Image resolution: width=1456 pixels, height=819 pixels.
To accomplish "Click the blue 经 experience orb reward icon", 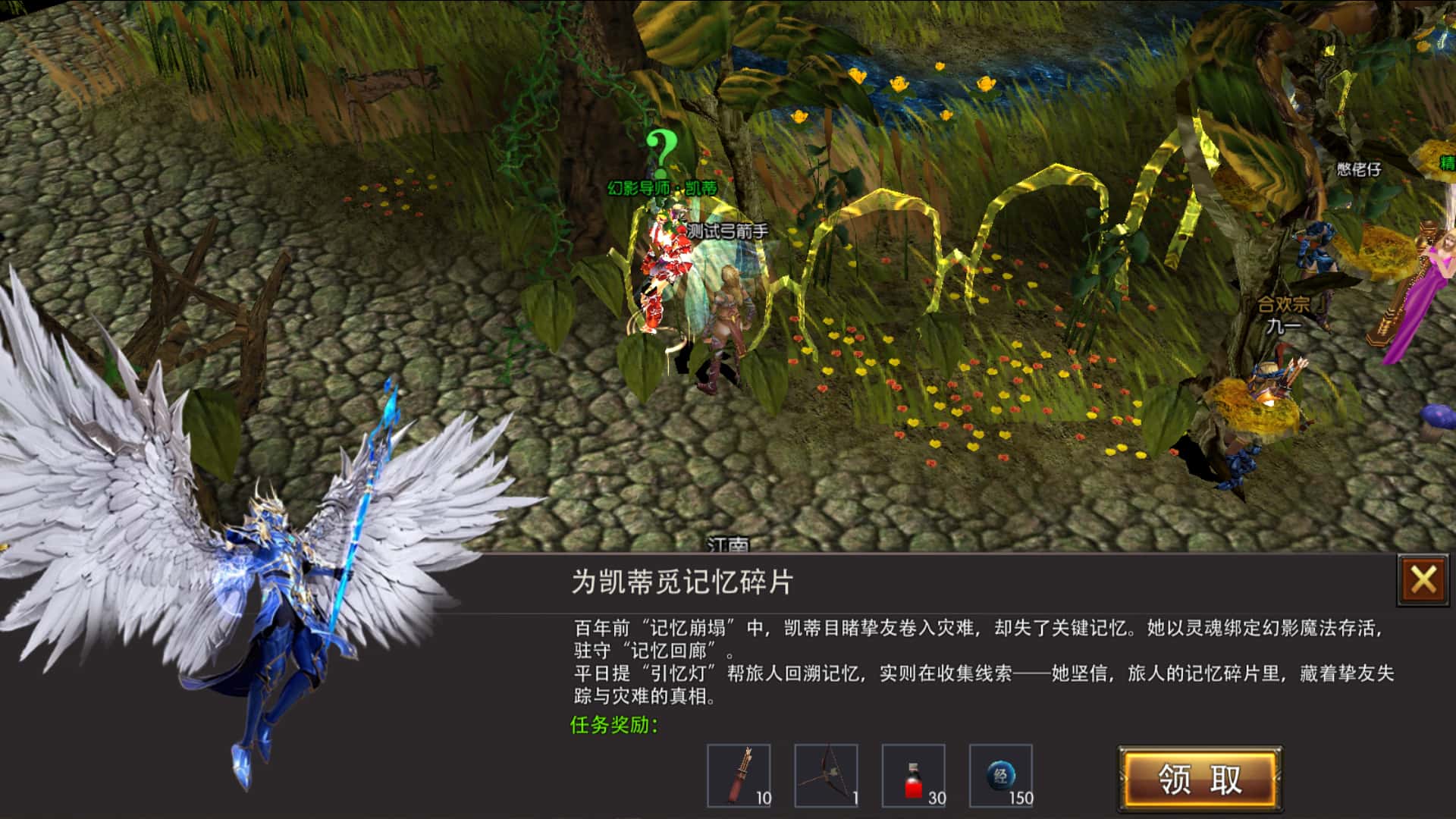I will [1001, 775].
